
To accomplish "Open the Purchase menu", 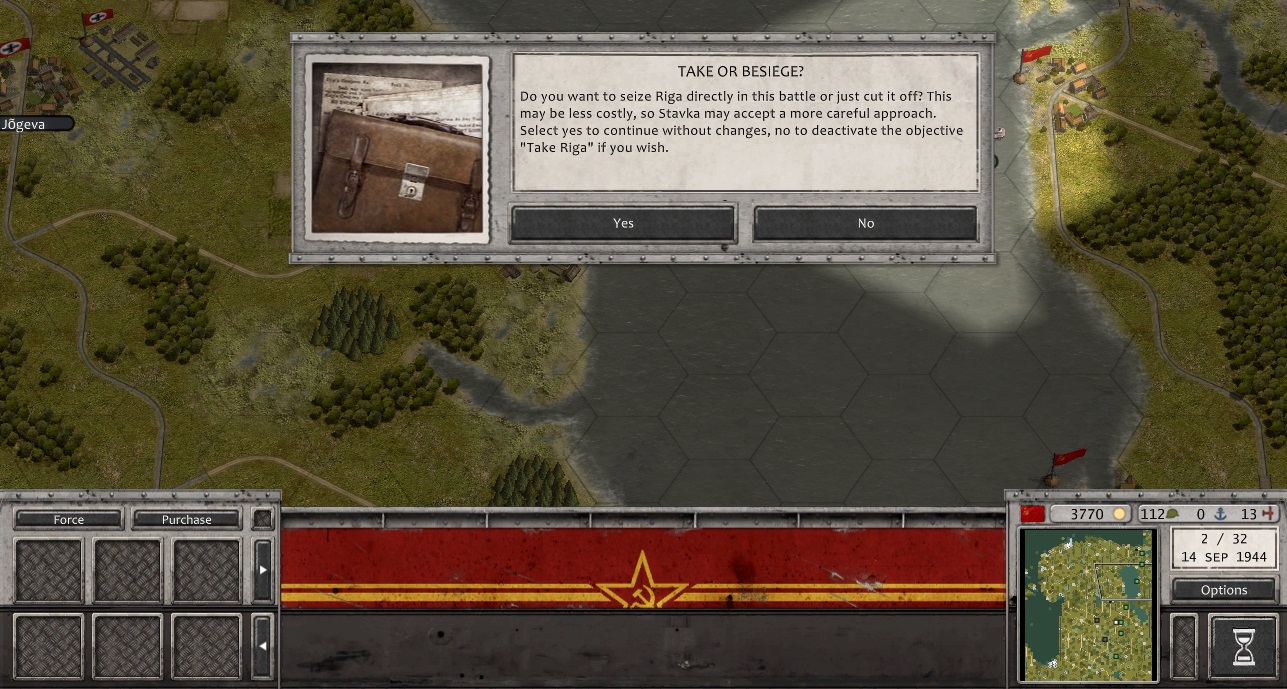I will coord(187,519).
